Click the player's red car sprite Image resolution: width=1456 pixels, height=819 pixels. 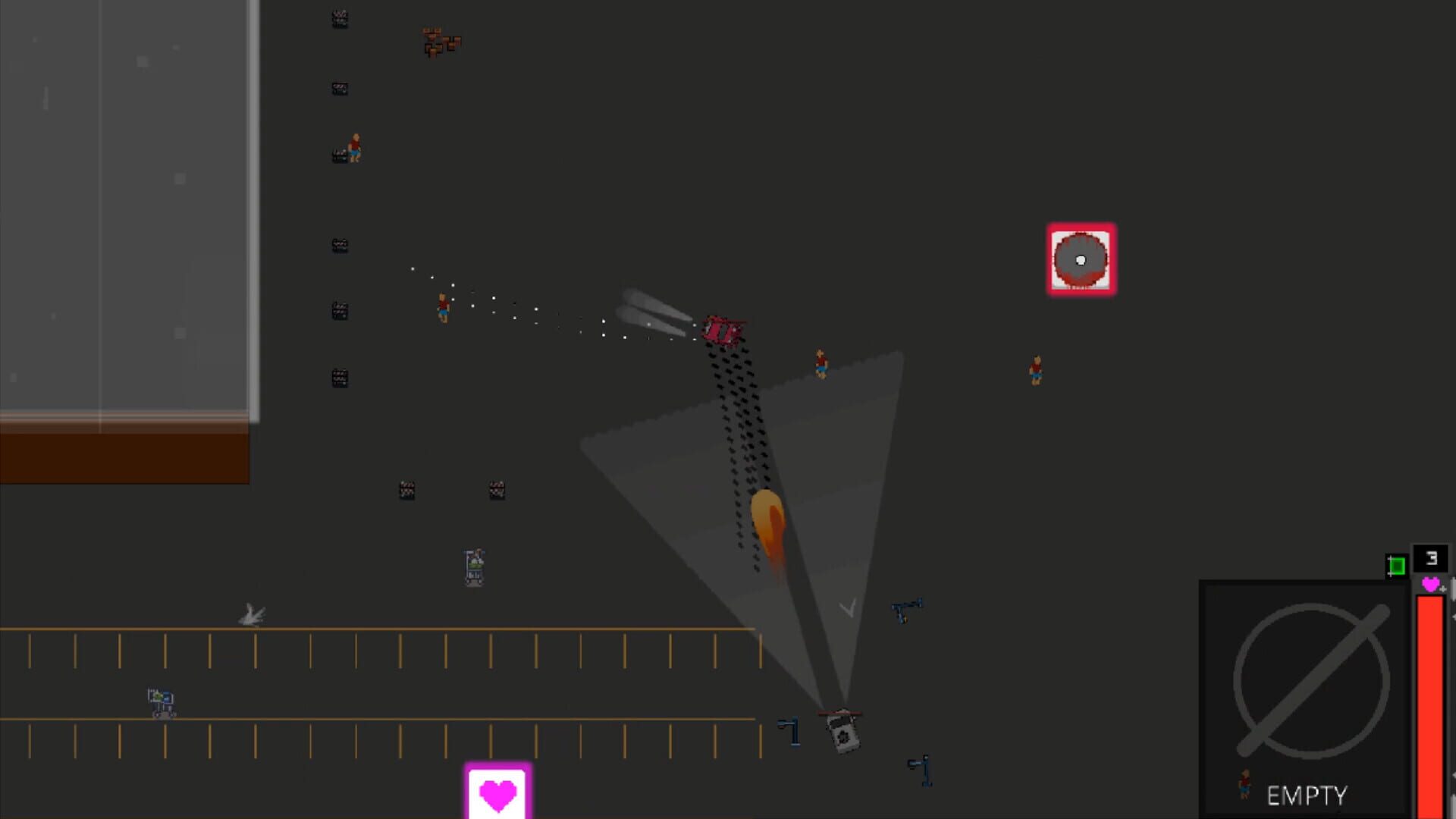[x=723, y=329]
